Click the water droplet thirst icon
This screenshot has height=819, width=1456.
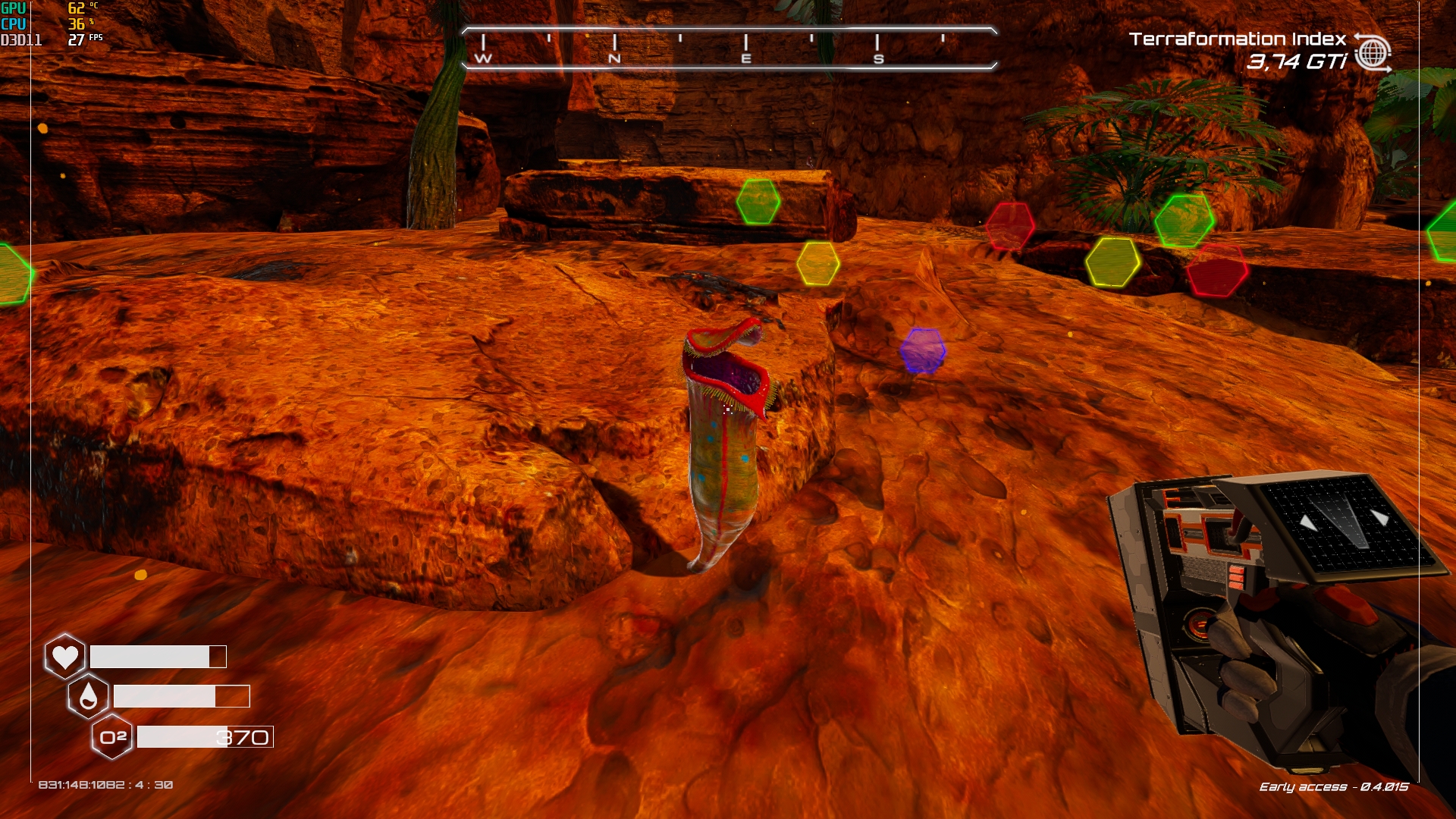click(89, 695)
